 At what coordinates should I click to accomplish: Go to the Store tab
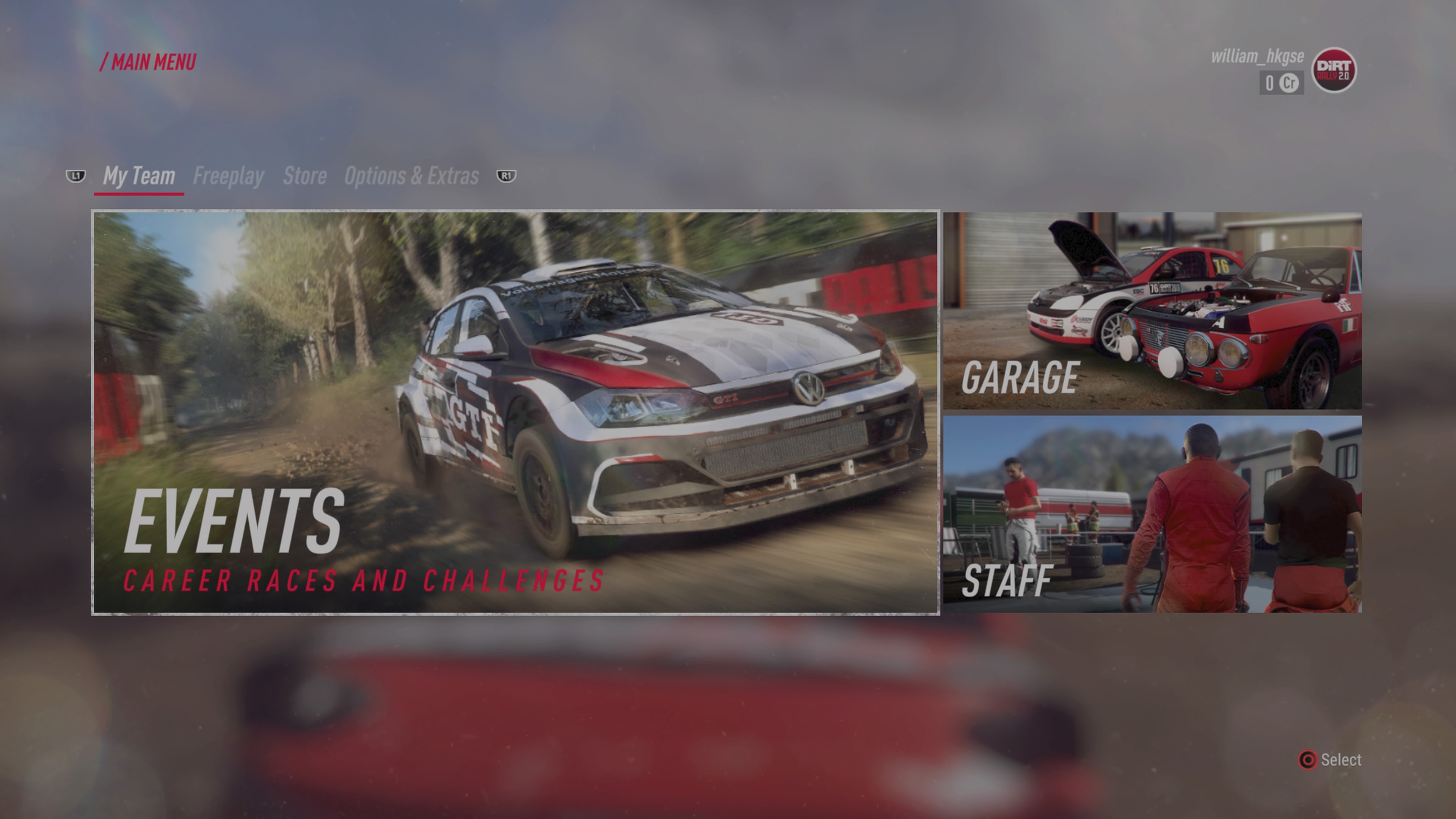point(304,176)
